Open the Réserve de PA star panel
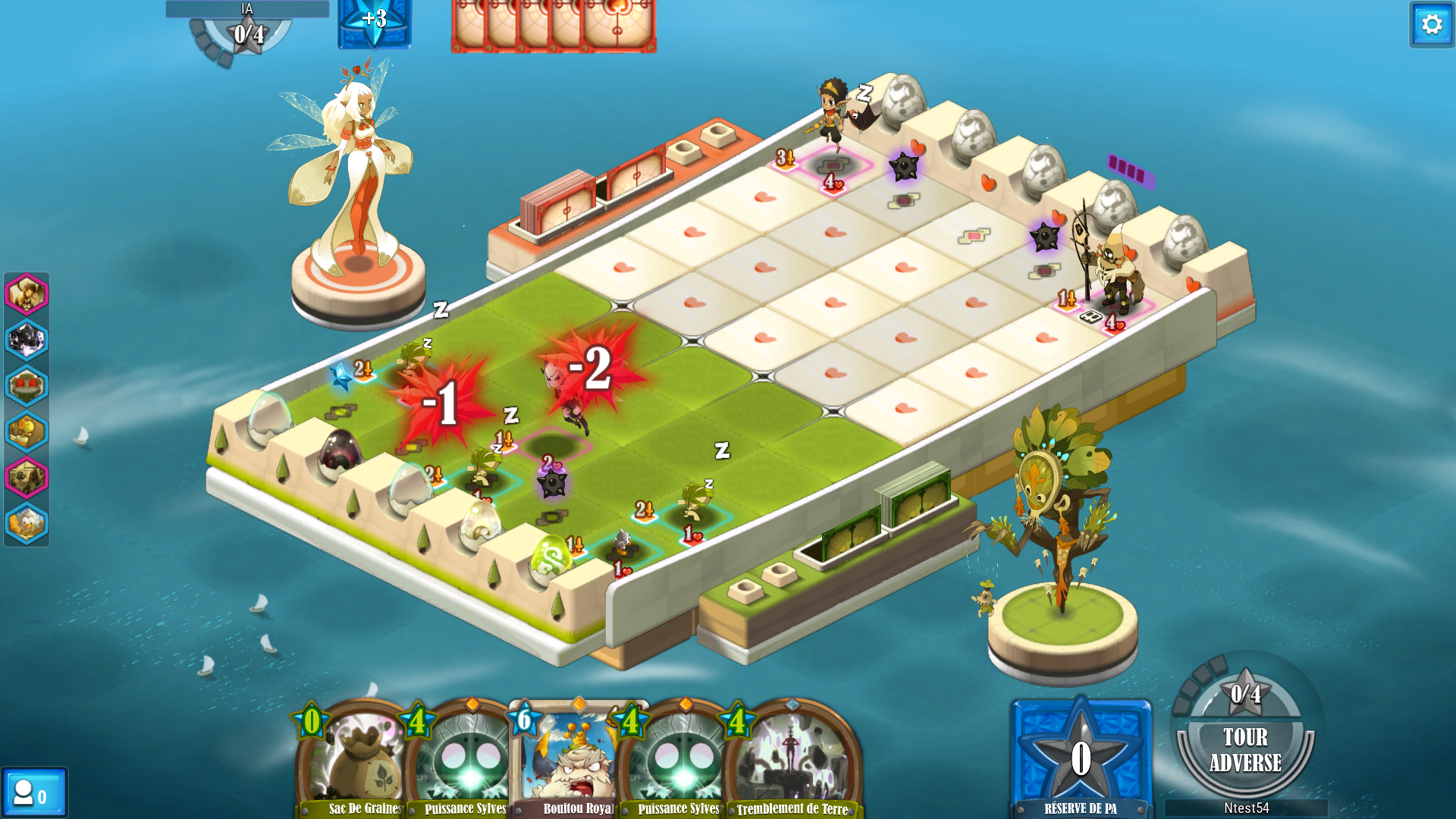1456x819 pixels. 1081,758
